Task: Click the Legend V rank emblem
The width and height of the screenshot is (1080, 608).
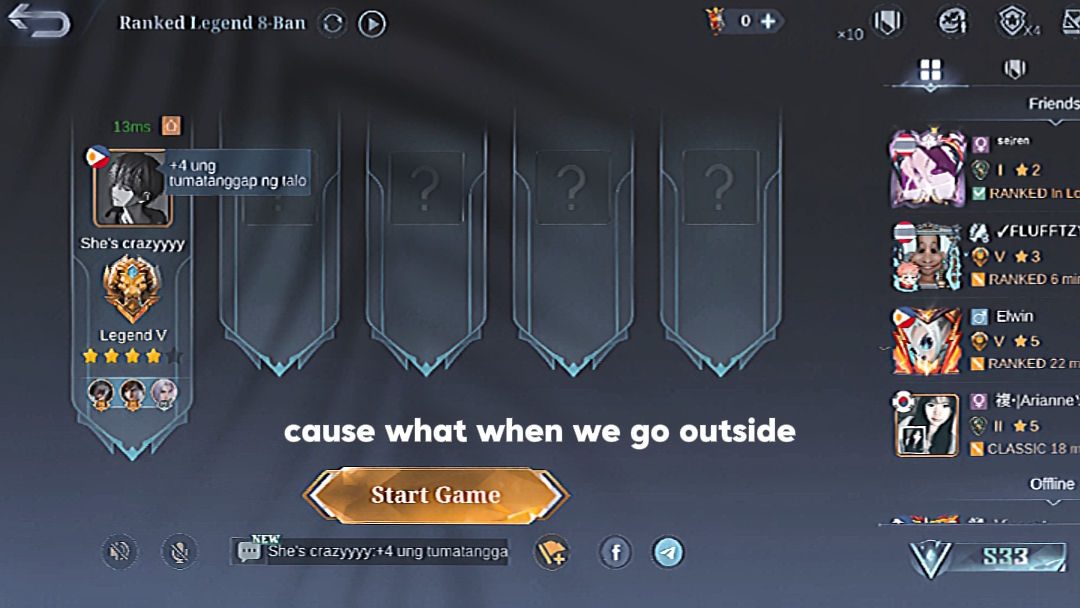Action: (132, 289)
